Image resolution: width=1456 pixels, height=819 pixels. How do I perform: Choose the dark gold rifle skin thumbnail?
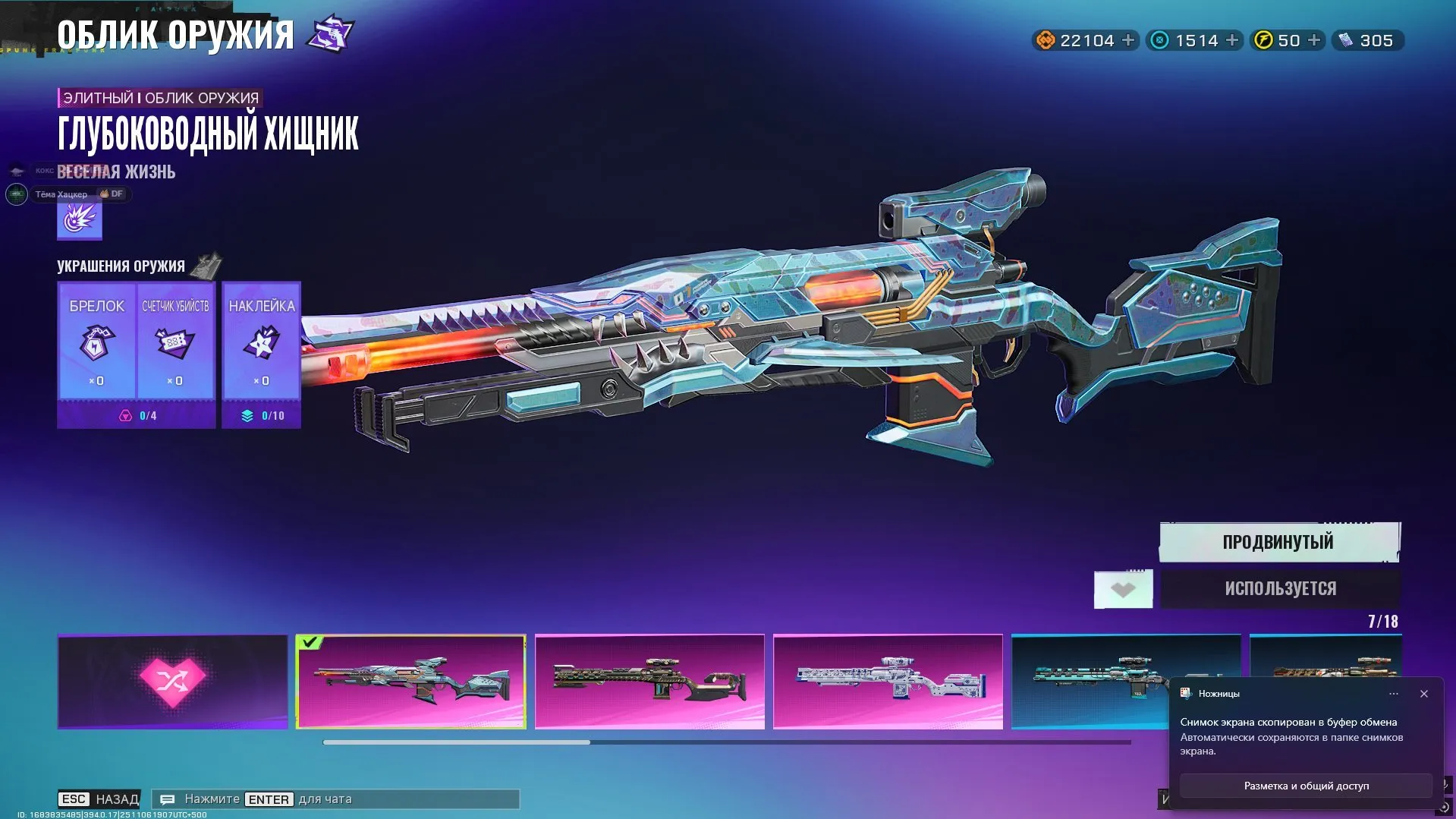(x=649, y=682)
